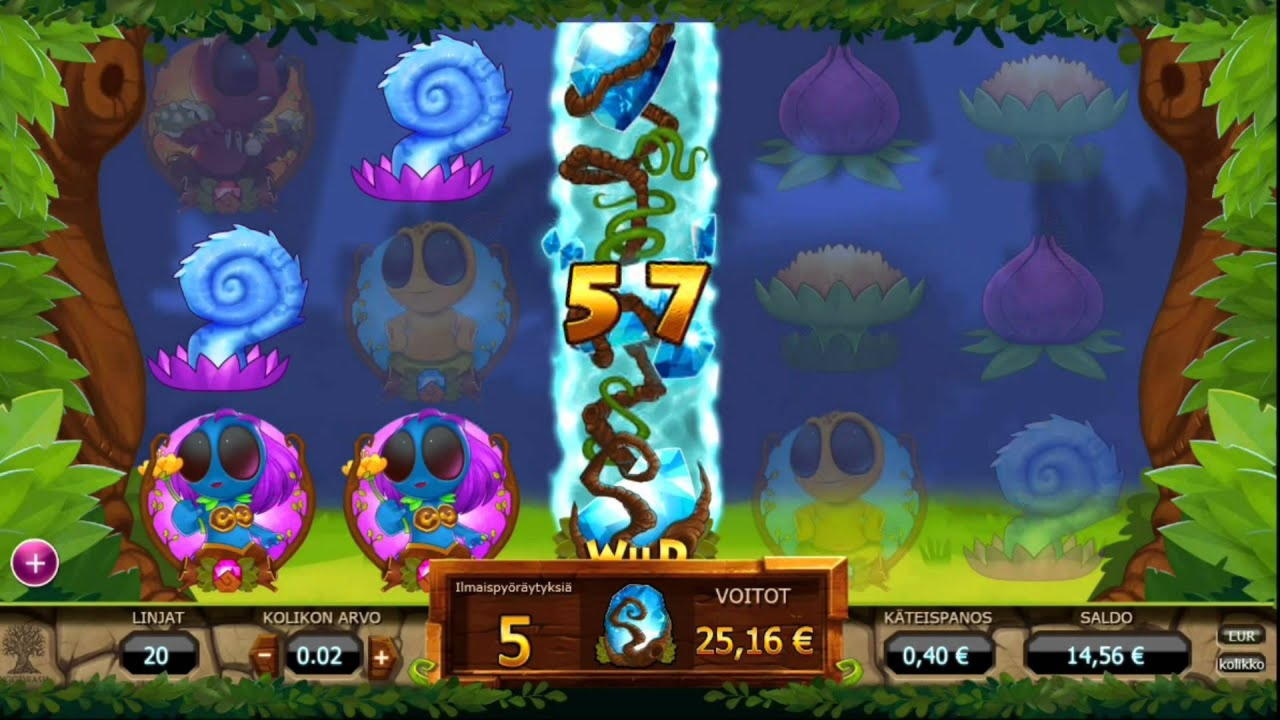The width and height of the screenshot is (1280, 720).
Task: Click the free spins counter showing 5
Action: (x=515, y=640)
